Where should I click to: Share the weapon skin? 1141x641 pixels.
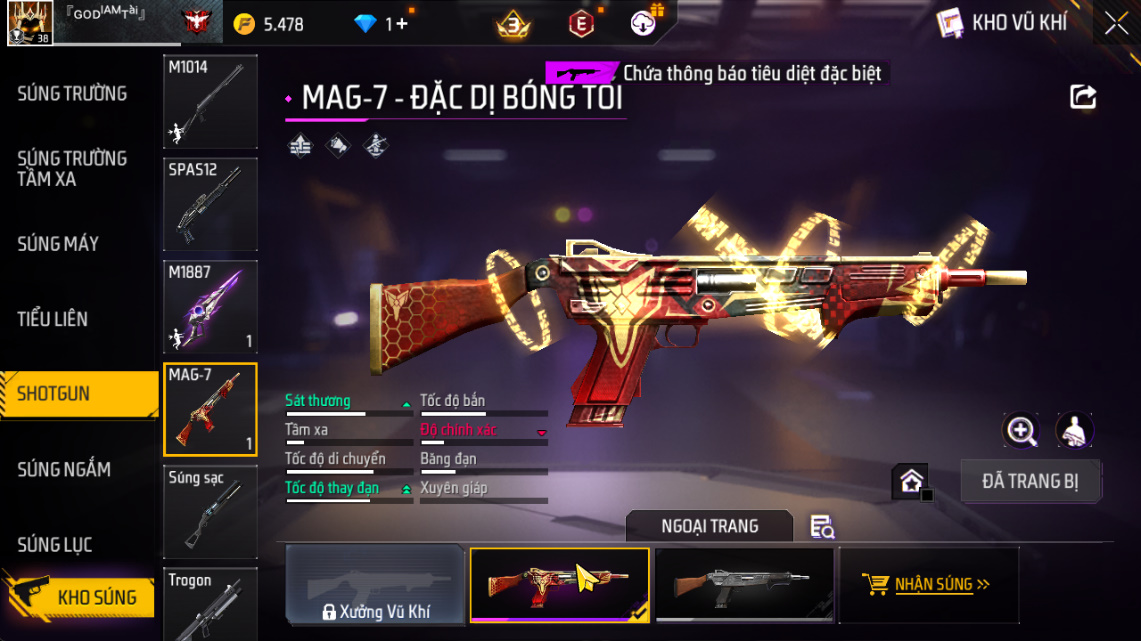point(1083,97)
